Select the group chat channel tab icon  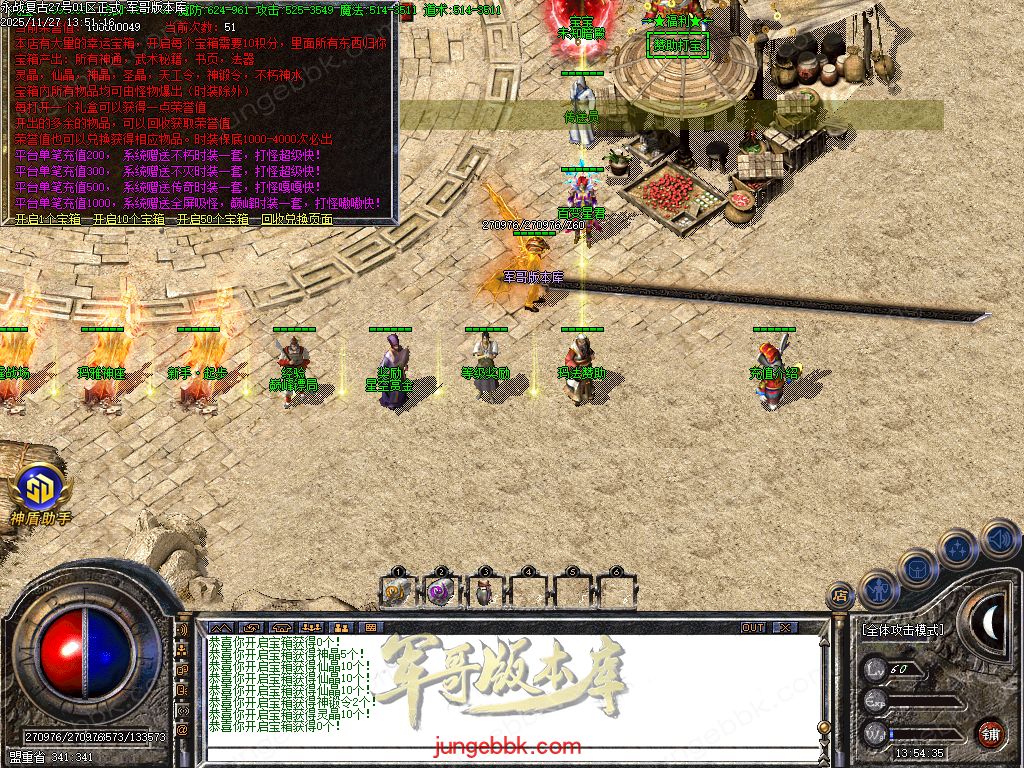(x=310, y=627)
